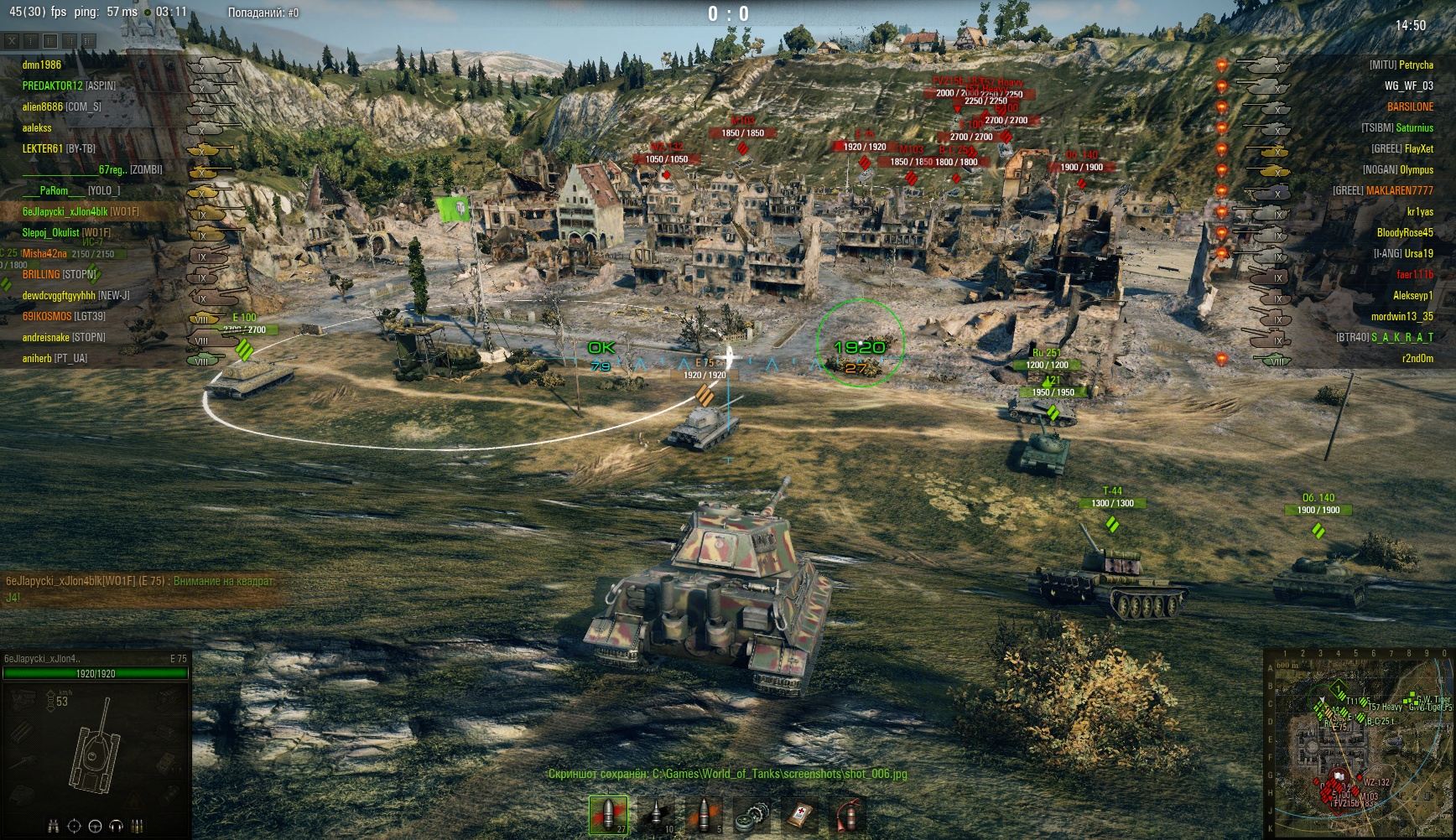Select the standard AP shell with 27 rounds
Image resolution: width=1456 pixels, height=840 pixels.
pos(608,815)
